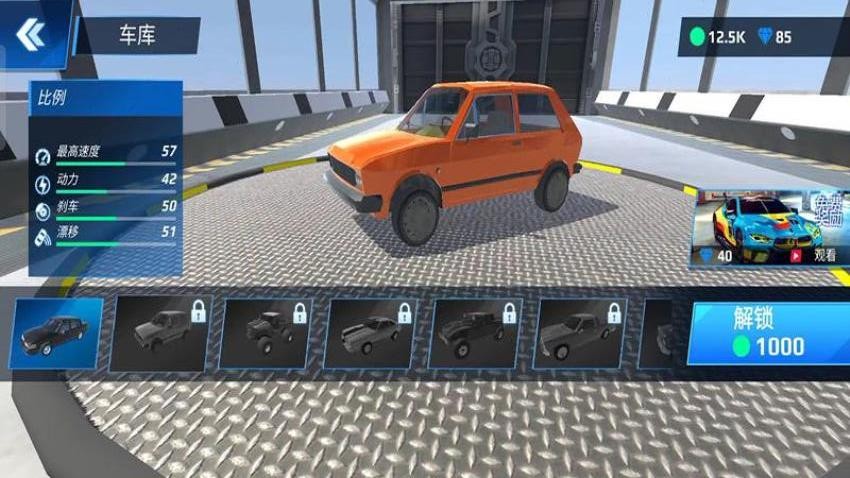Choose the locked monster truck thumbnail

point(265,333)
